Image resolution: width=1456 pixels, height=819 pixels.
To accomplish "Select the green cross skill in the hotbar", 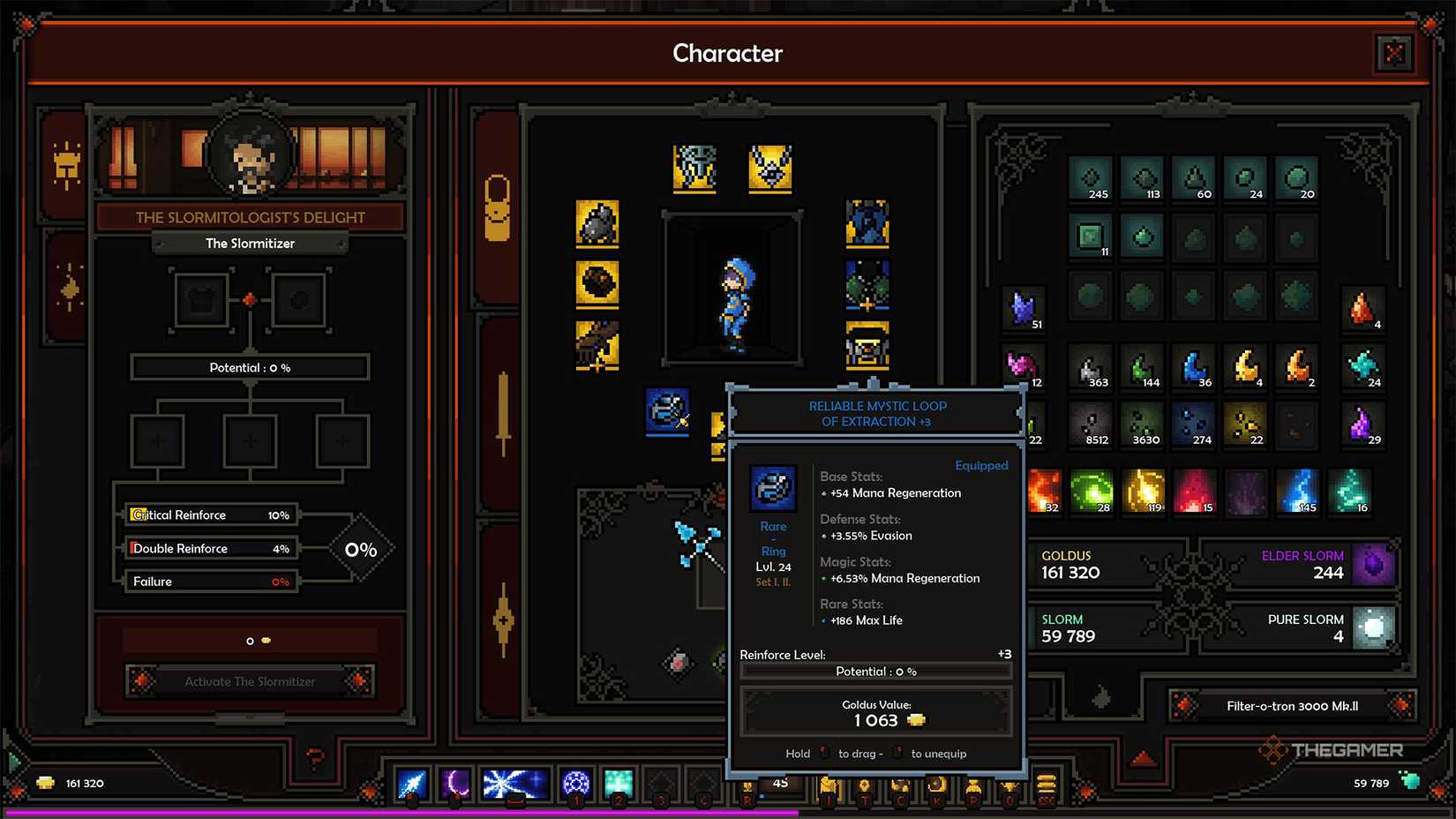I will tap(618, 782).
